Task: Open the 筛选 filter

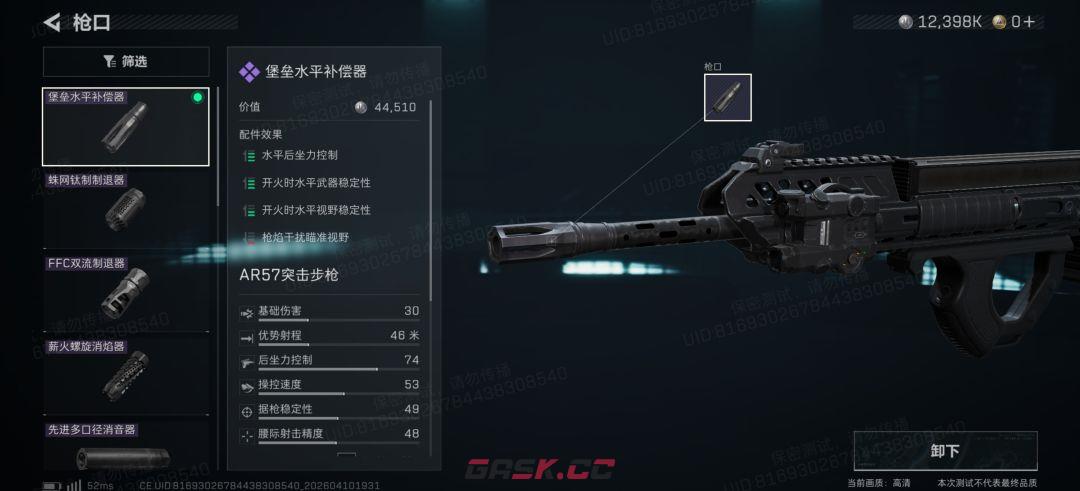Action: point(126,62)
